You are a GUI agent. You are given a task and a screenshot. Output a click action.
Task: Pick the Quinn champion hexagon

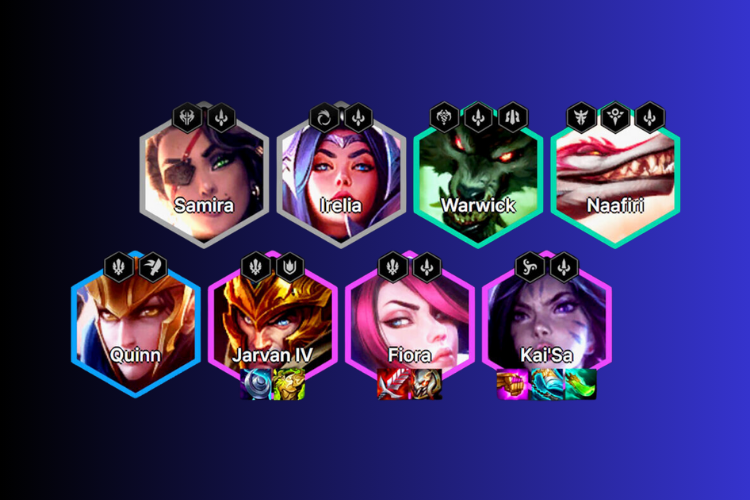(135, 322)
